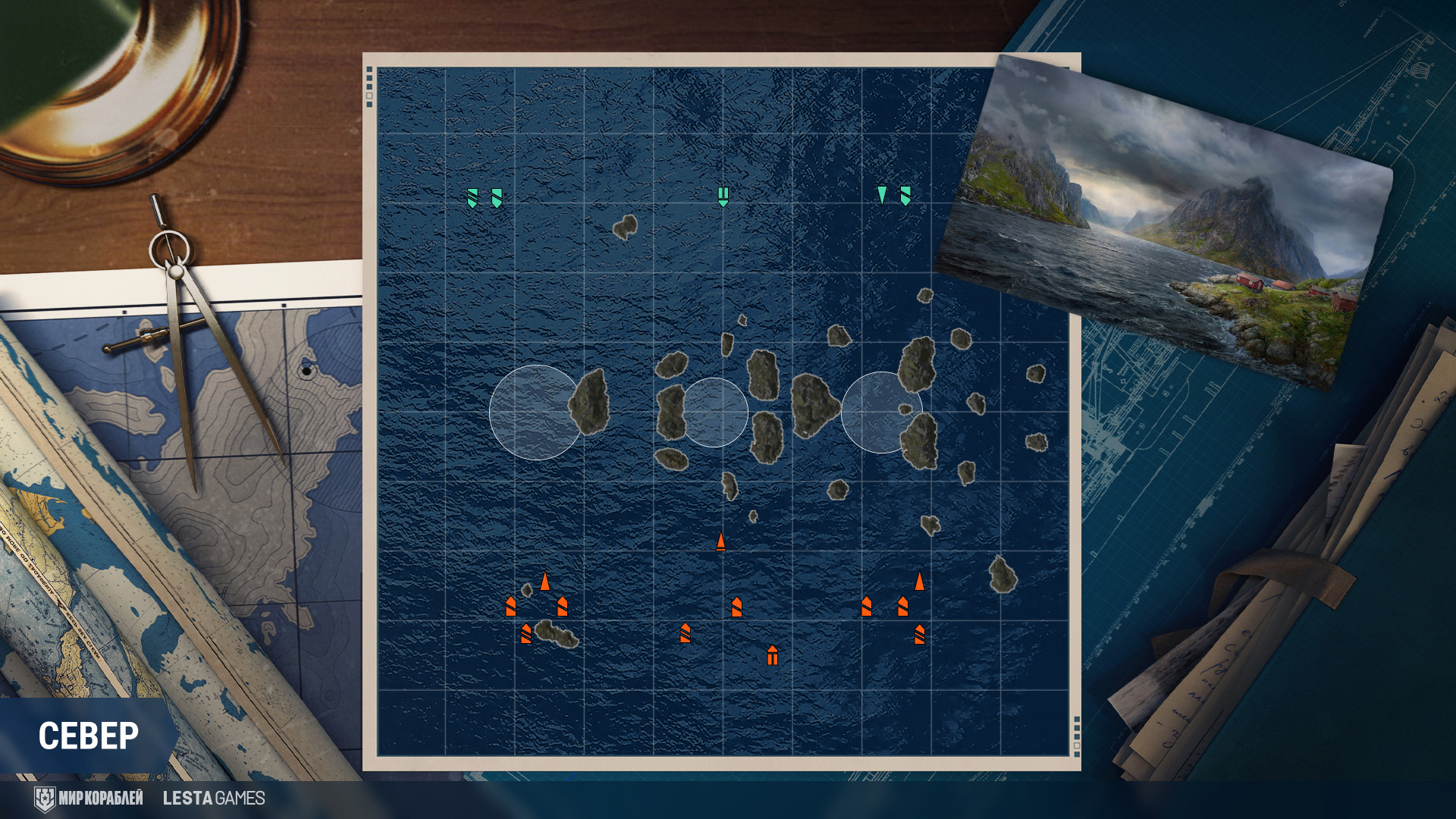Select the capture circle ringed by central islands
This screenshot has width=1456, height=819.
click(714, 413)
